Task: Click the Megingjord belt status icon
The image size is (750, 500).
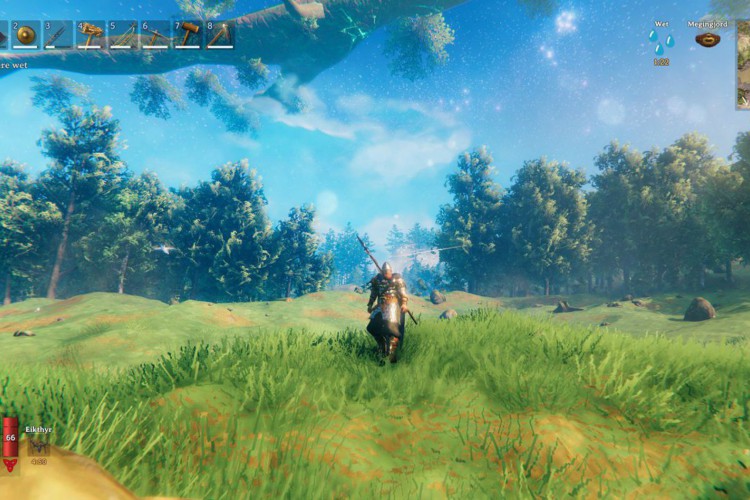Action: pos(708,40)
